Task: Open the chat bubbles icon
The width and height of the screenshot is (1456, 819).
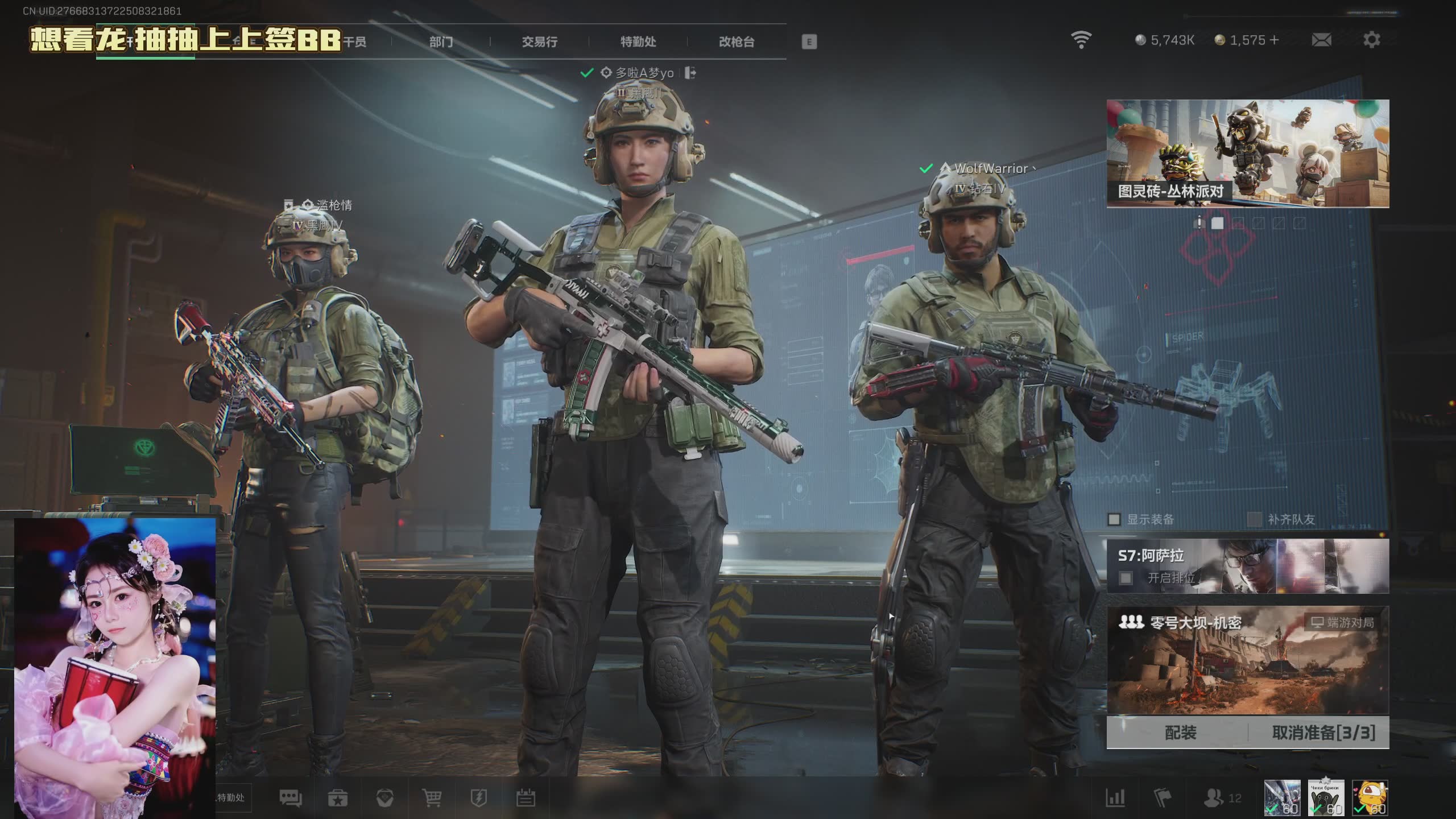Action: point(291,798)
